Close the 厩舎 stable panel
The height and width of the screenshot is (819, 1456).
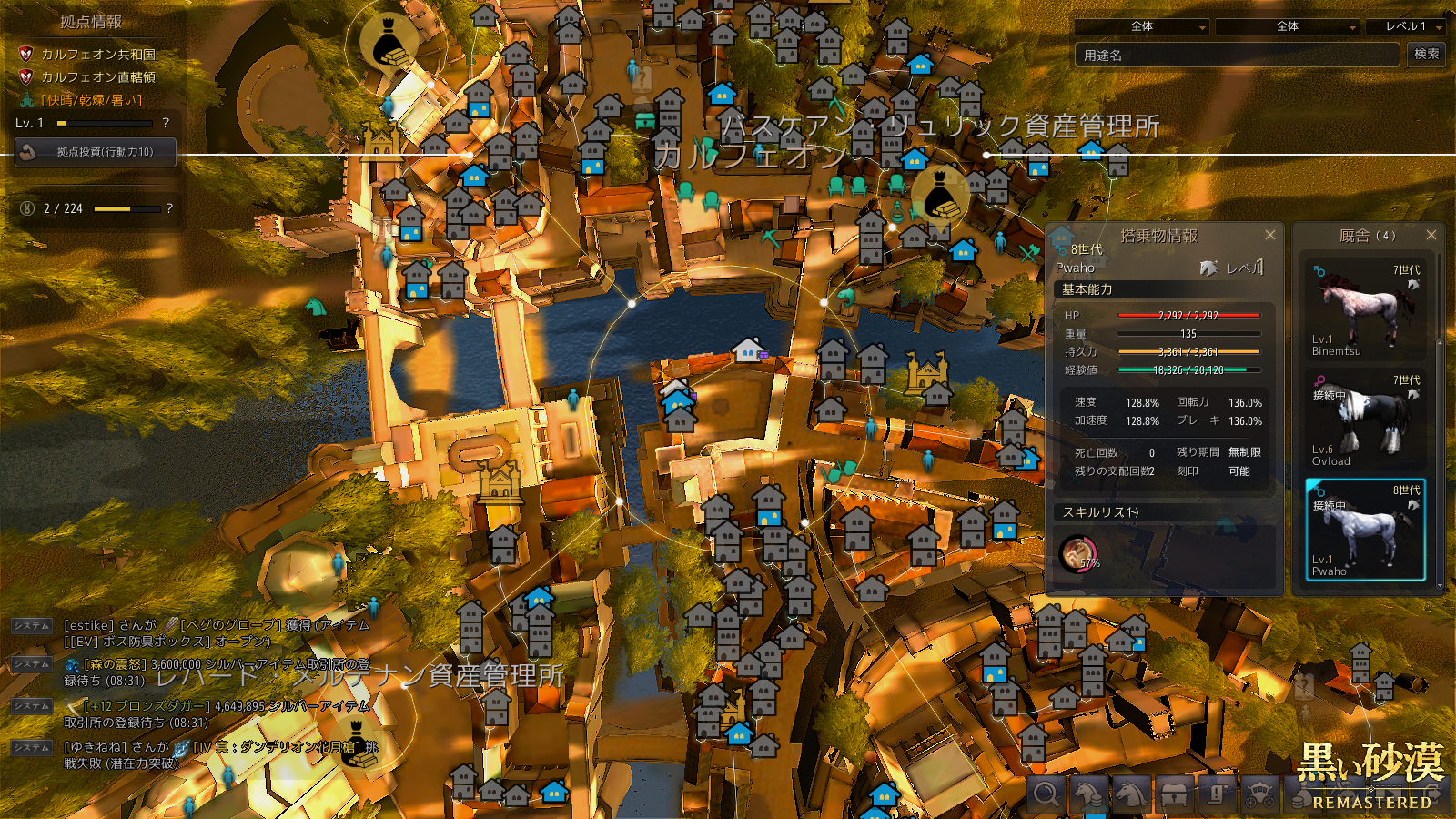(x=1431, y=235)
